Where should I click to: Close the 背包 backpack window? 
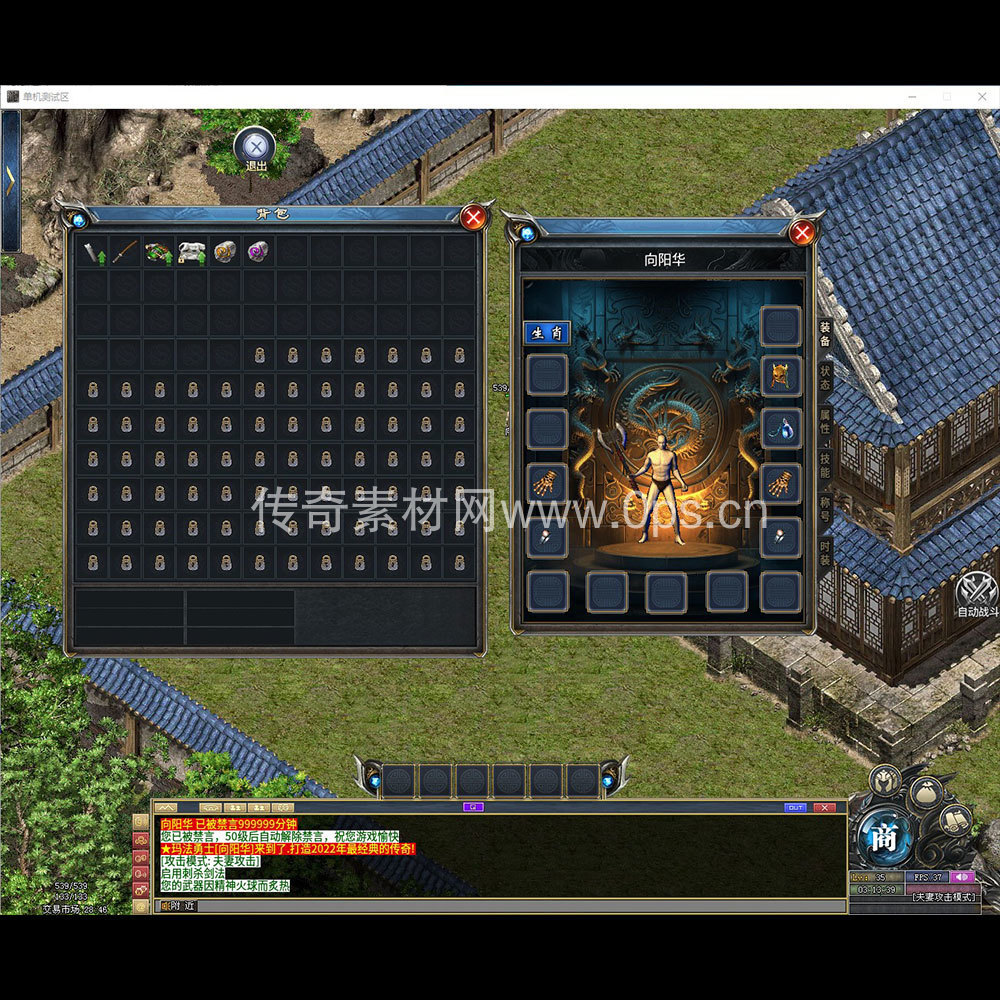[474, 217]
